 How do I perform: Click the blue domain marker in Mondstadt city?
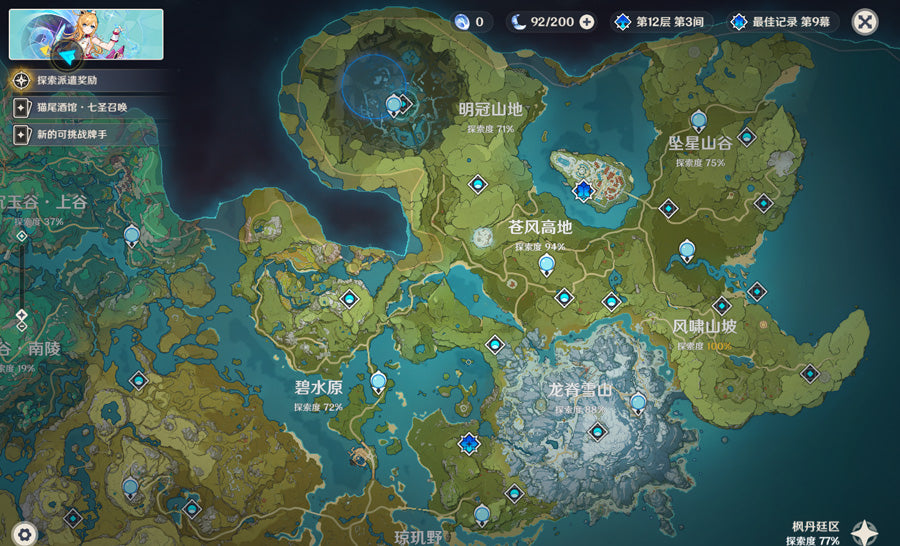(x=583, y=190)
